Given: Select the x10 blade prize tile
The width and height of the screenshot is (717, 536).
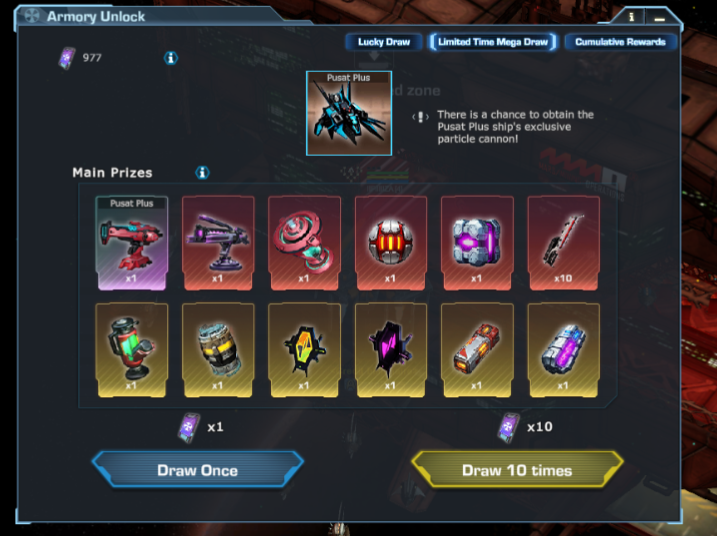Looking at the screenshot, I should (563, 241).
